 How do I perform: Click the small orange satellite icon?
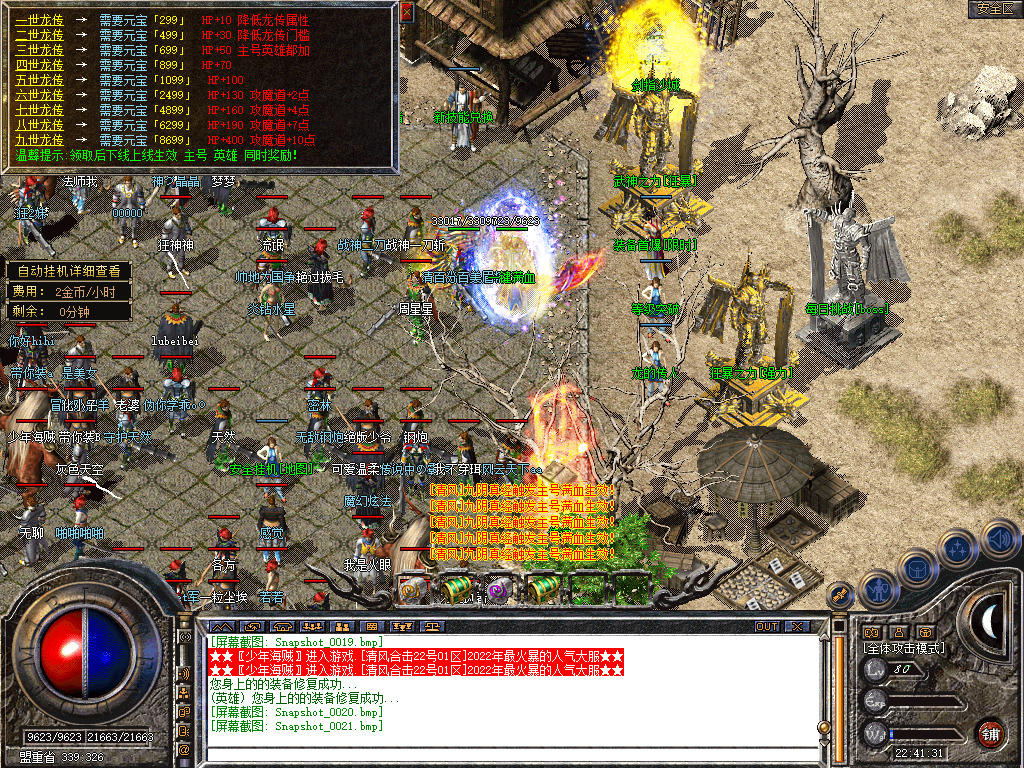[842, 594]
